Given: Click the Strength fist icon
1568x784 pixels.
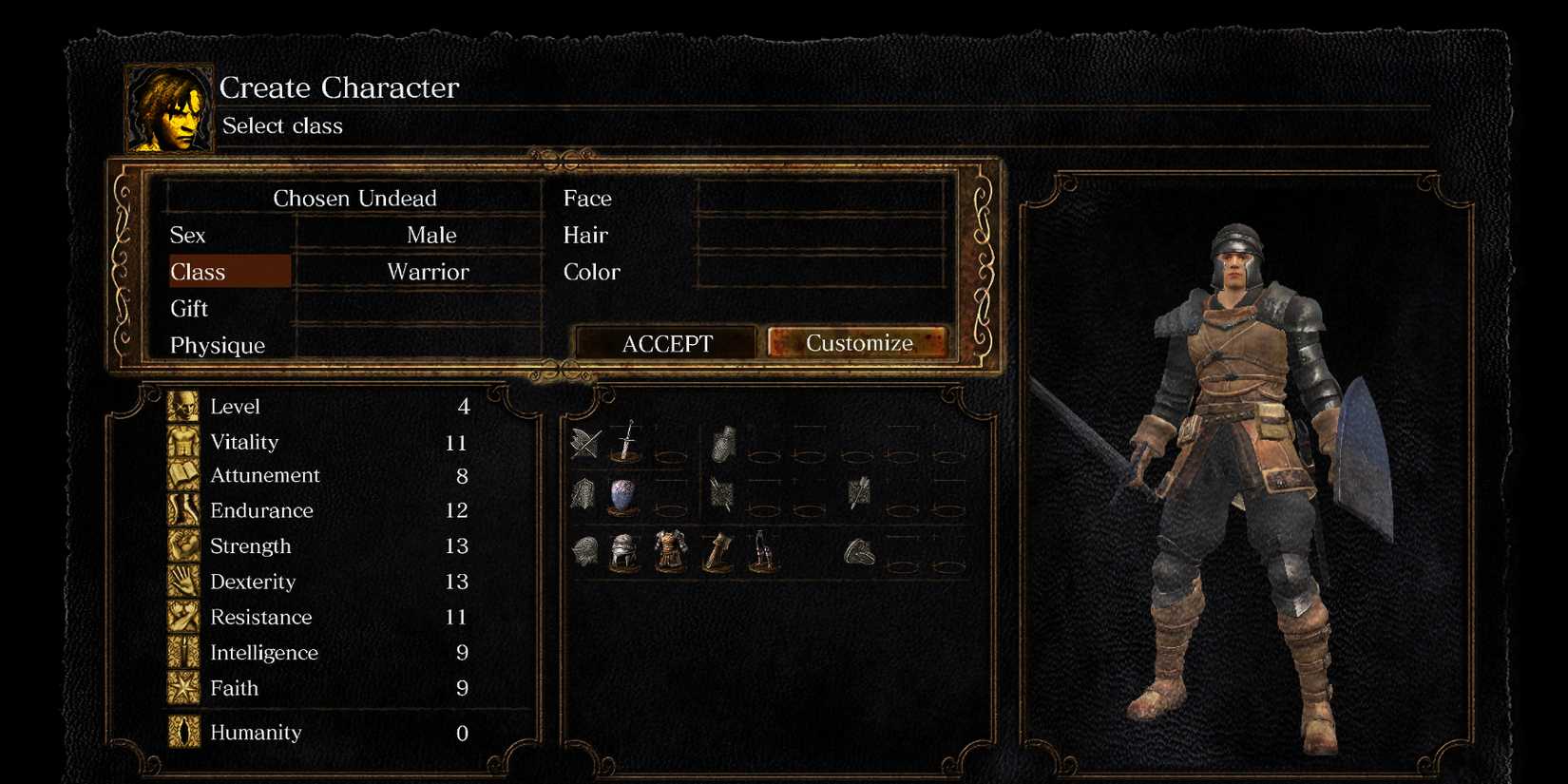Looking at the screenshot, I should click(183, 546).
